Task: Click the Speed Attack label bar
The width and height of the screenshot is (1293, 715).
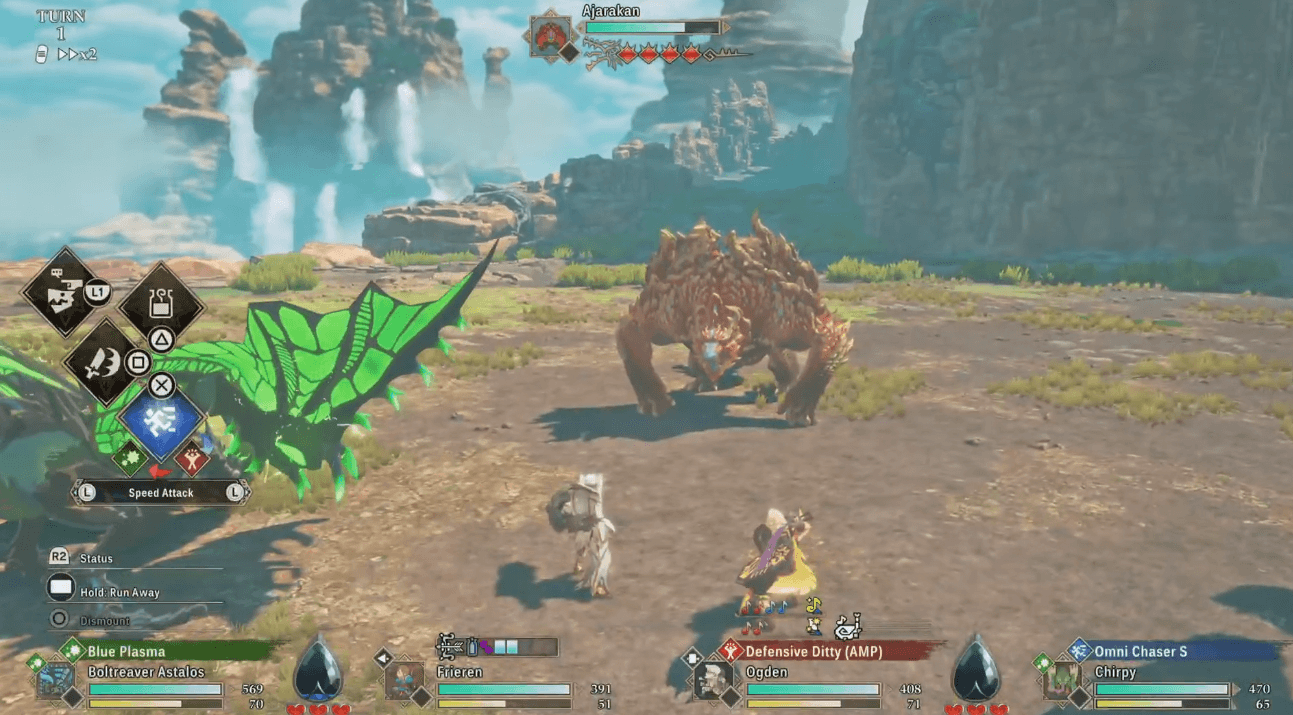Action: pos(160,492)
